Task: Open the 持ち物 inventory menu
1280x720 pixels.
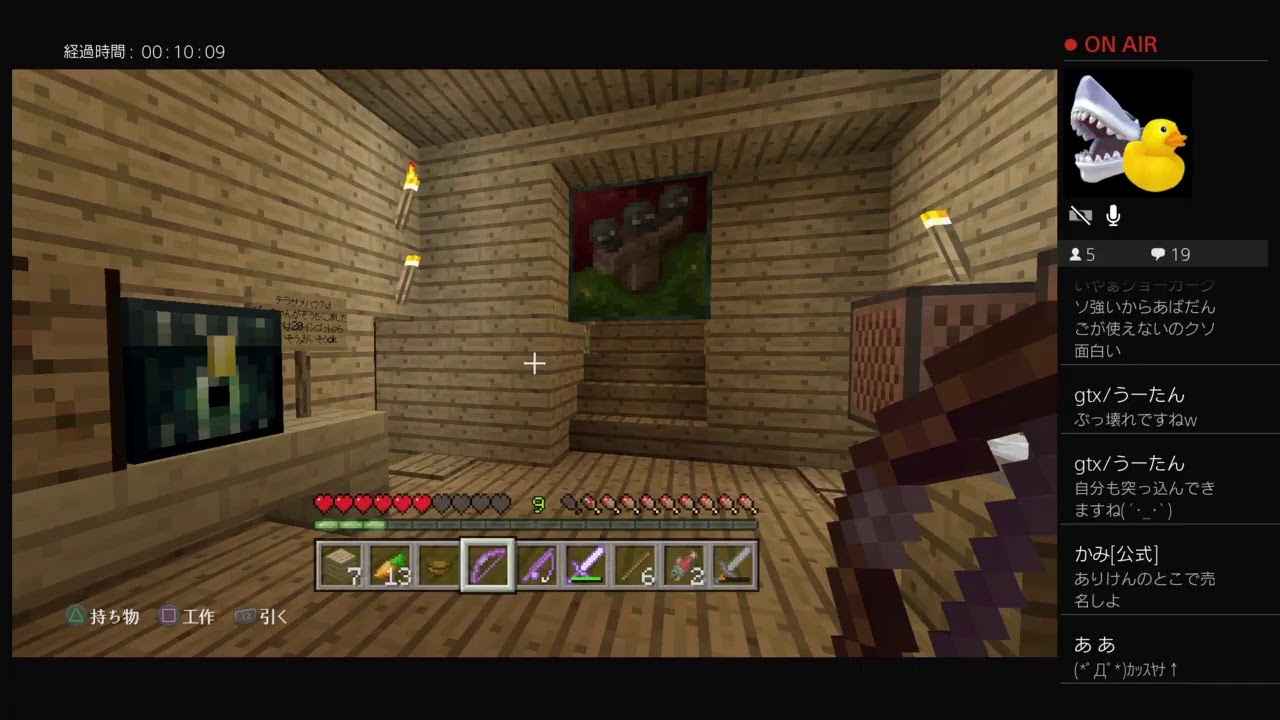Action: [103, 616]
